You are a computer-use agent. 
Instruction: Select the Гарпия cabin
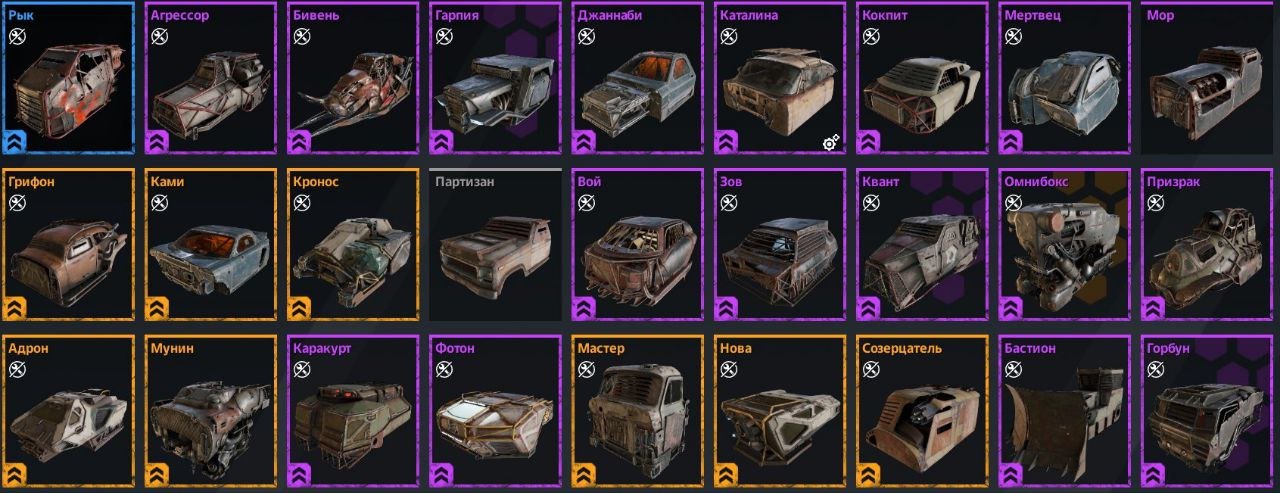(496, 80)
